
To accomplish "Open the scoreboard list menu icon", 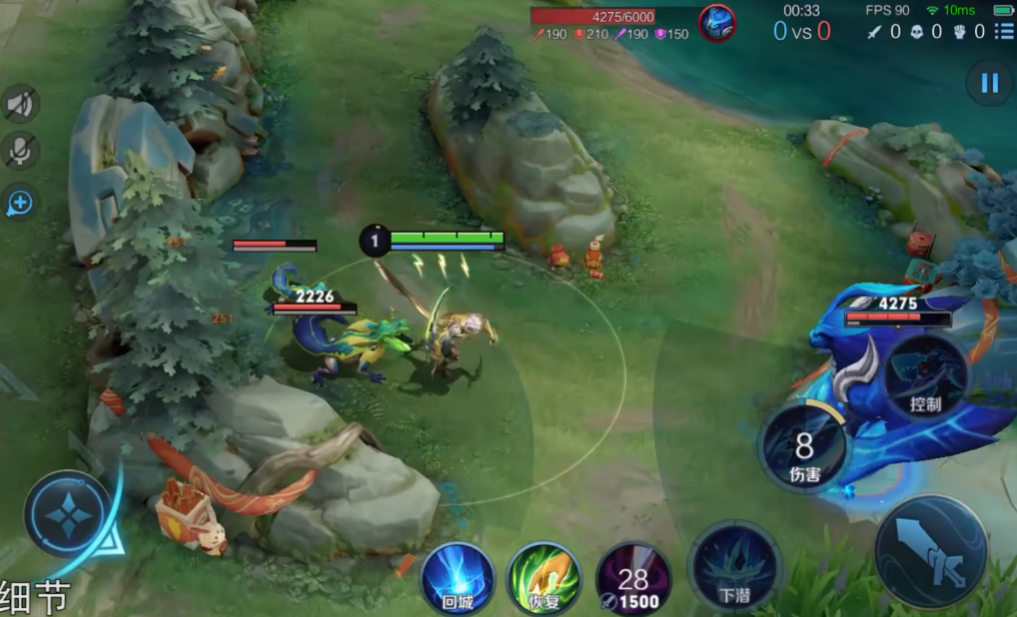I will 1003,32.
